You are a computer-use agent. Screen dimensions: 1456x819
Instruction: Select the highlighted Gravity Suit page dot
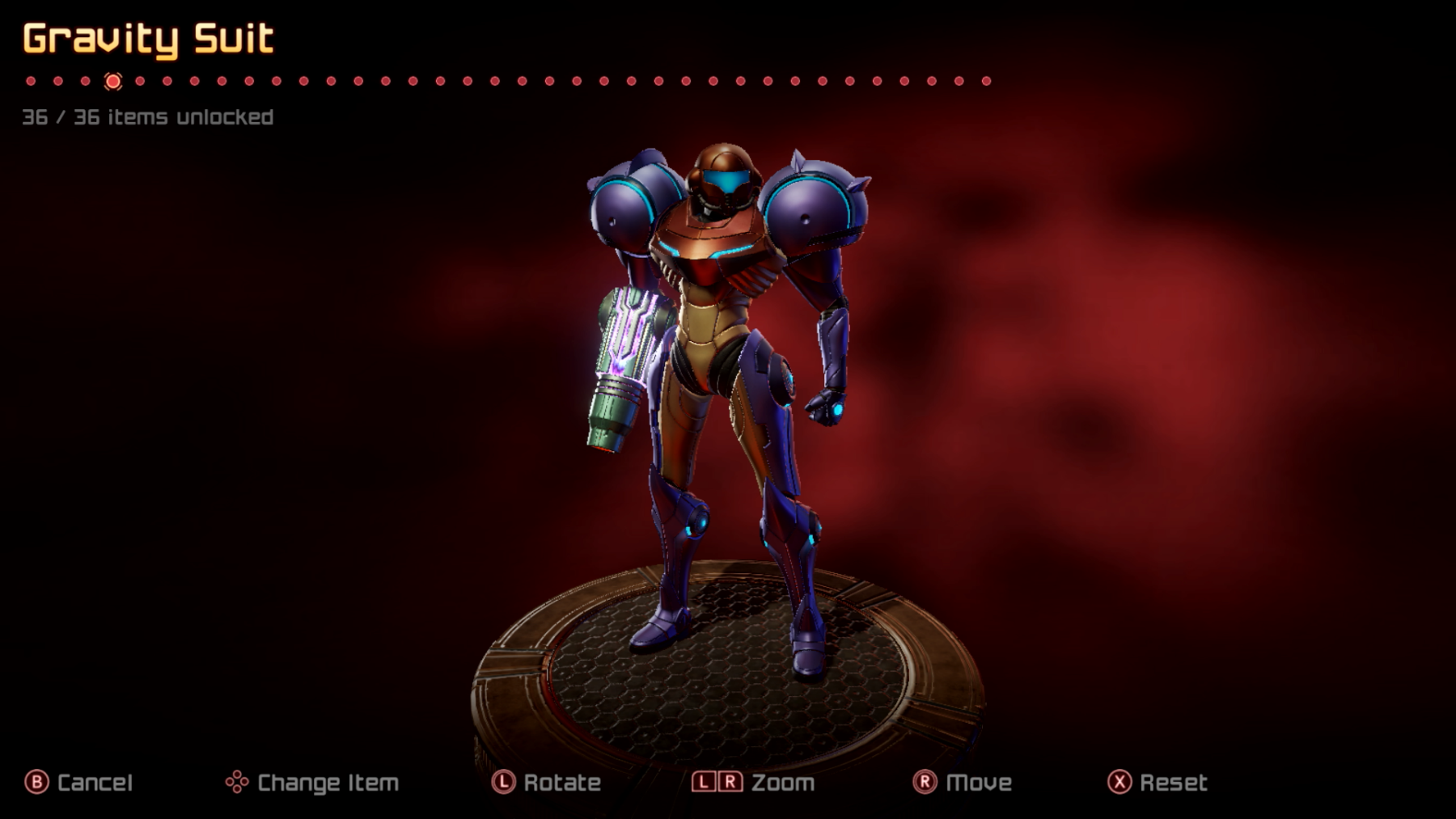pyautogui.click(x=113, y=81)
